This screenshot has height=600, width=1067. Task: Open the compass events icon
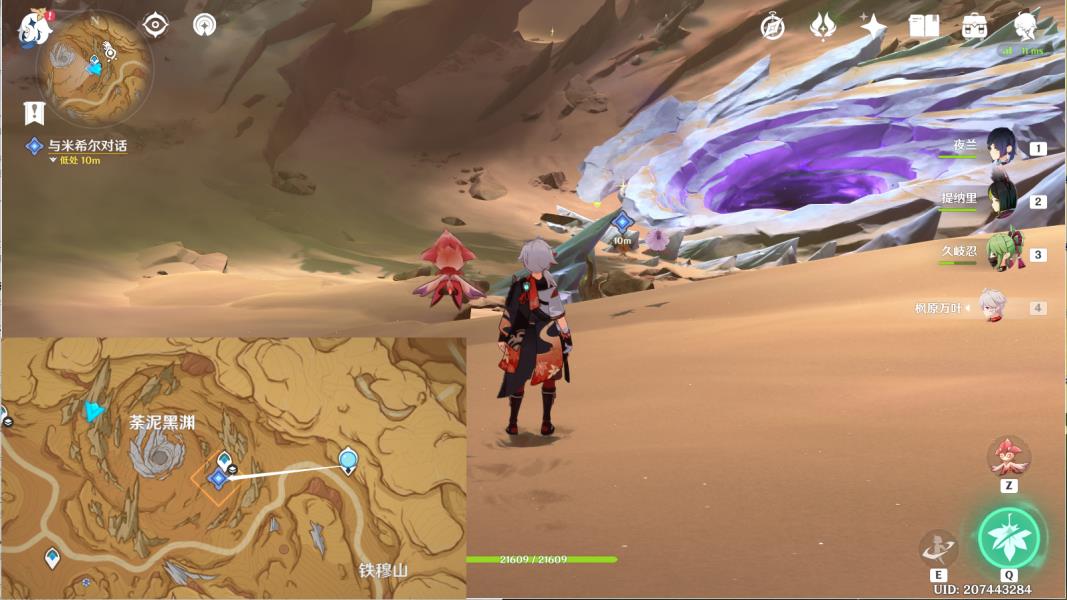772,26
